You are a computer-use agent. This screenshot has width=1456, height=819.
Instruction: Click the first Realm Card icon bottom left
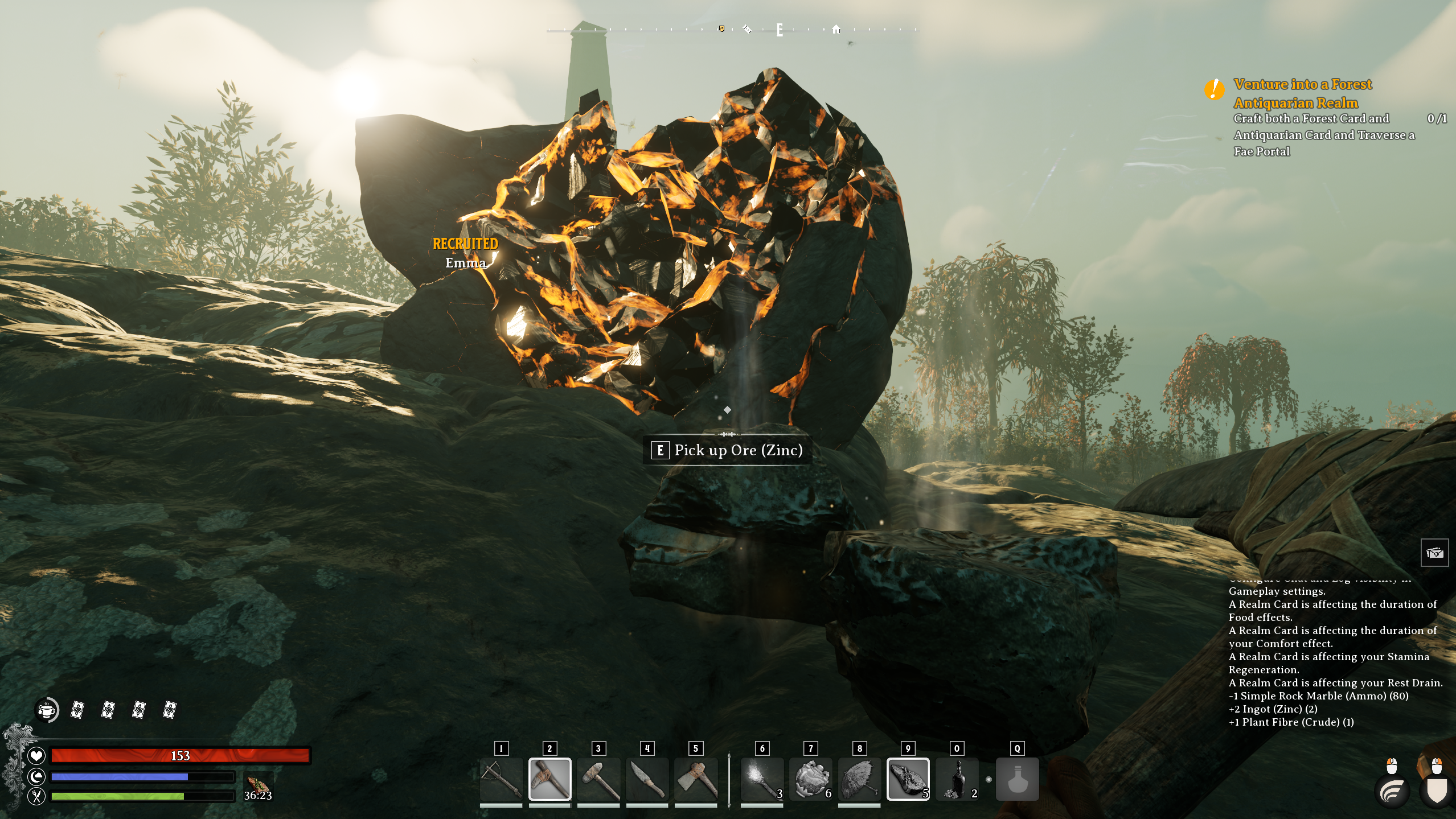coord(76,710)
